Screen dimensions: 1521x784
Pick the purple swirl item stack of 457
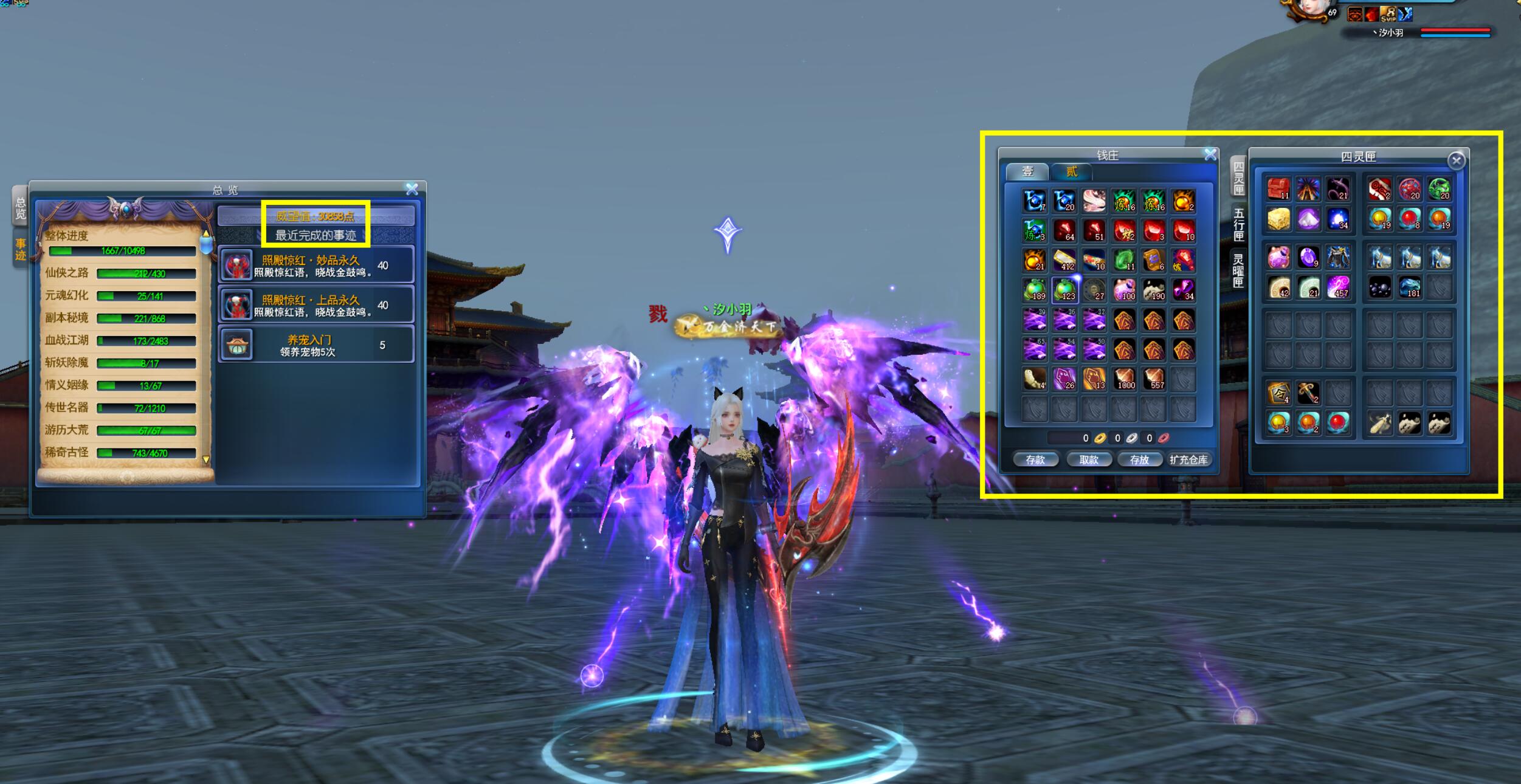click(1337, 287)
